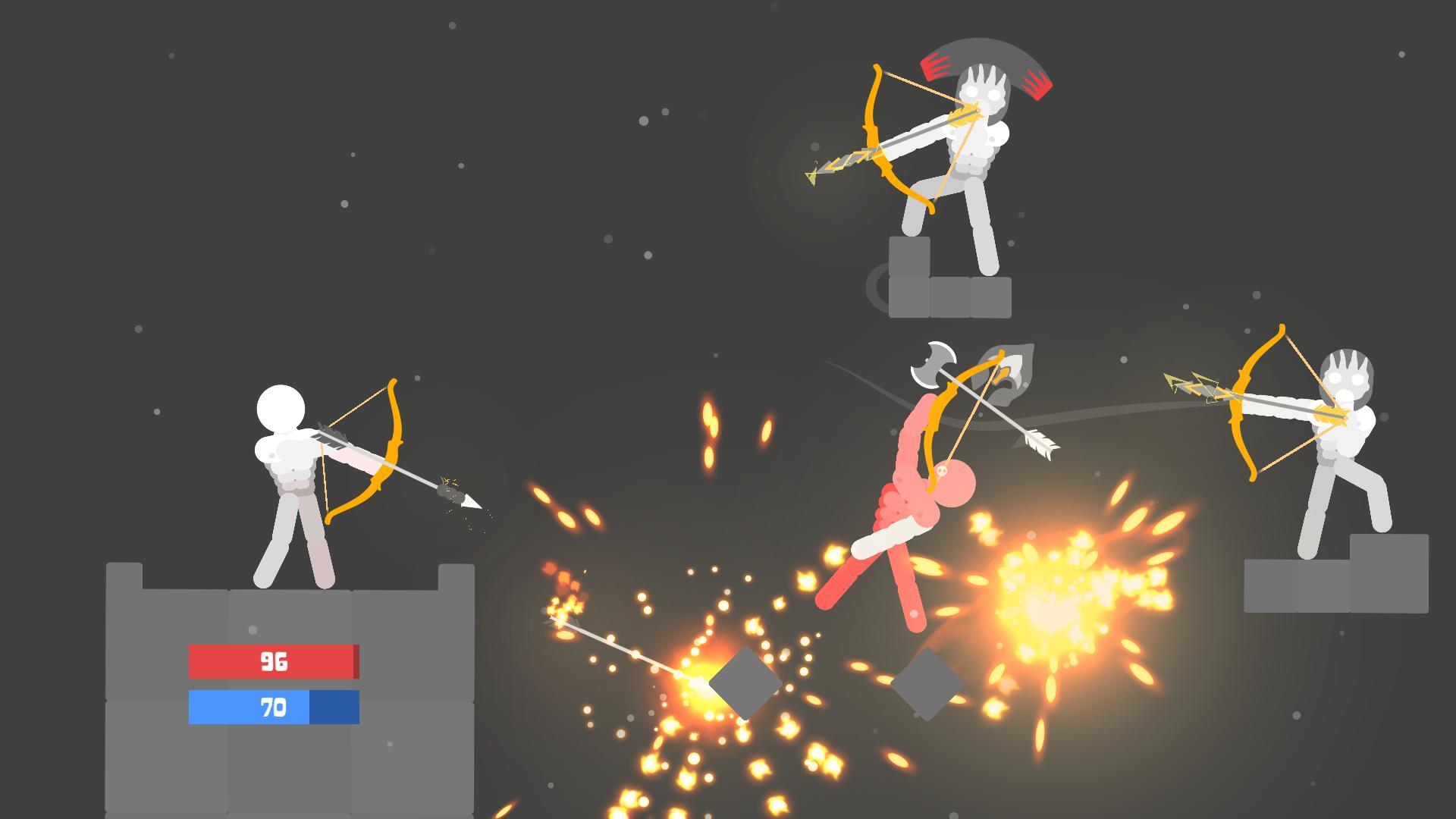The width and height of the screenshot is (1456, 819).
Task: Select the red health bar showing 96
Action: [x=275, y=662]
